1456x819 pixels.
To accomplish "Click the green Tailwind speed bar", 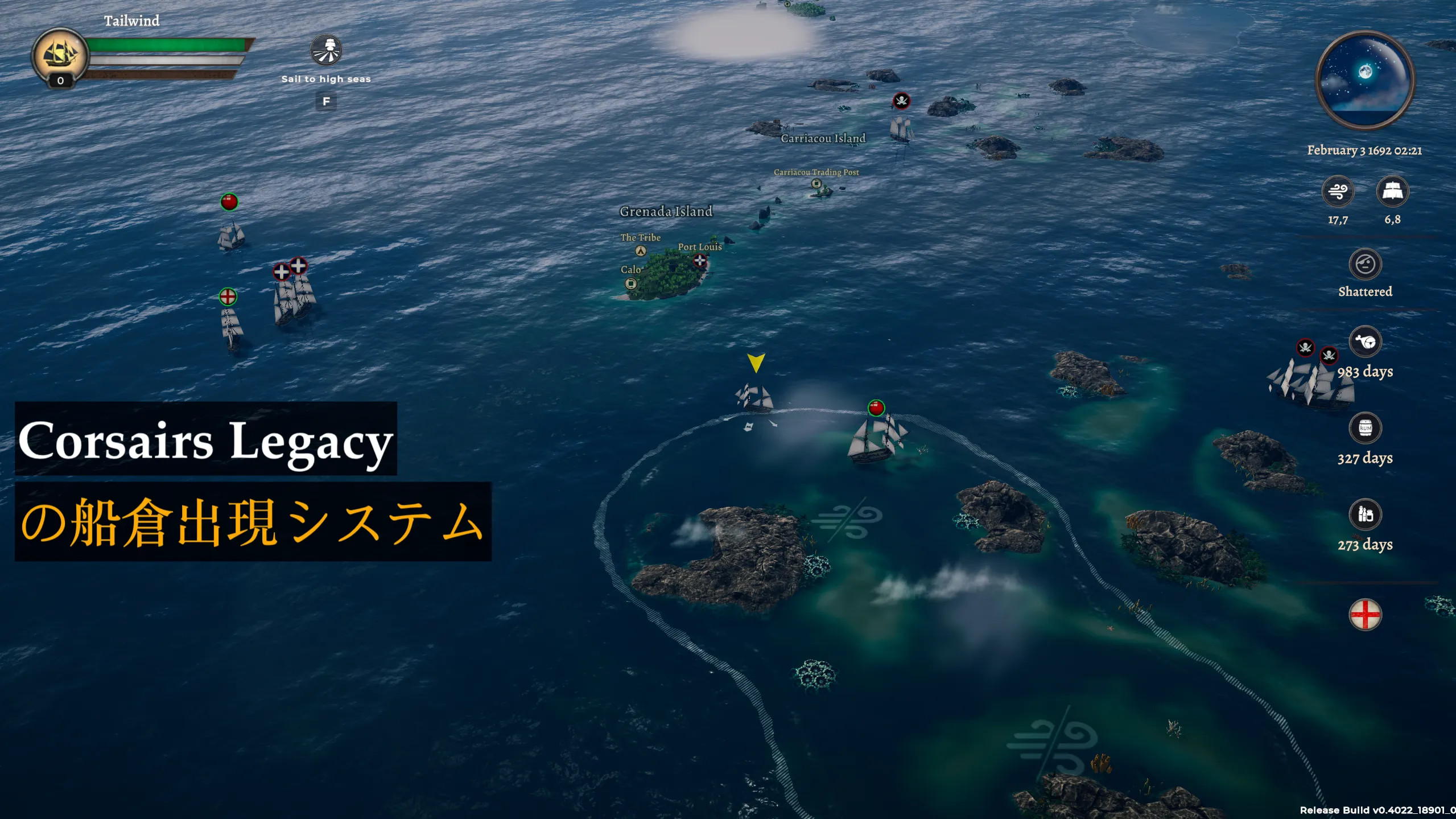I will point(171,44).
